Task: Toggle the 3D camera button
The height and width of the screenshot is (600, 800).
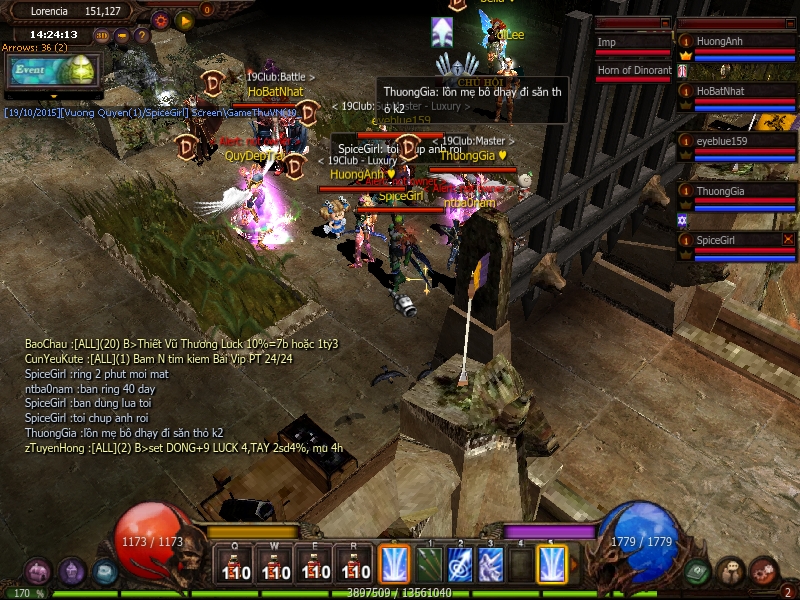Action: (x=102, y=36)
